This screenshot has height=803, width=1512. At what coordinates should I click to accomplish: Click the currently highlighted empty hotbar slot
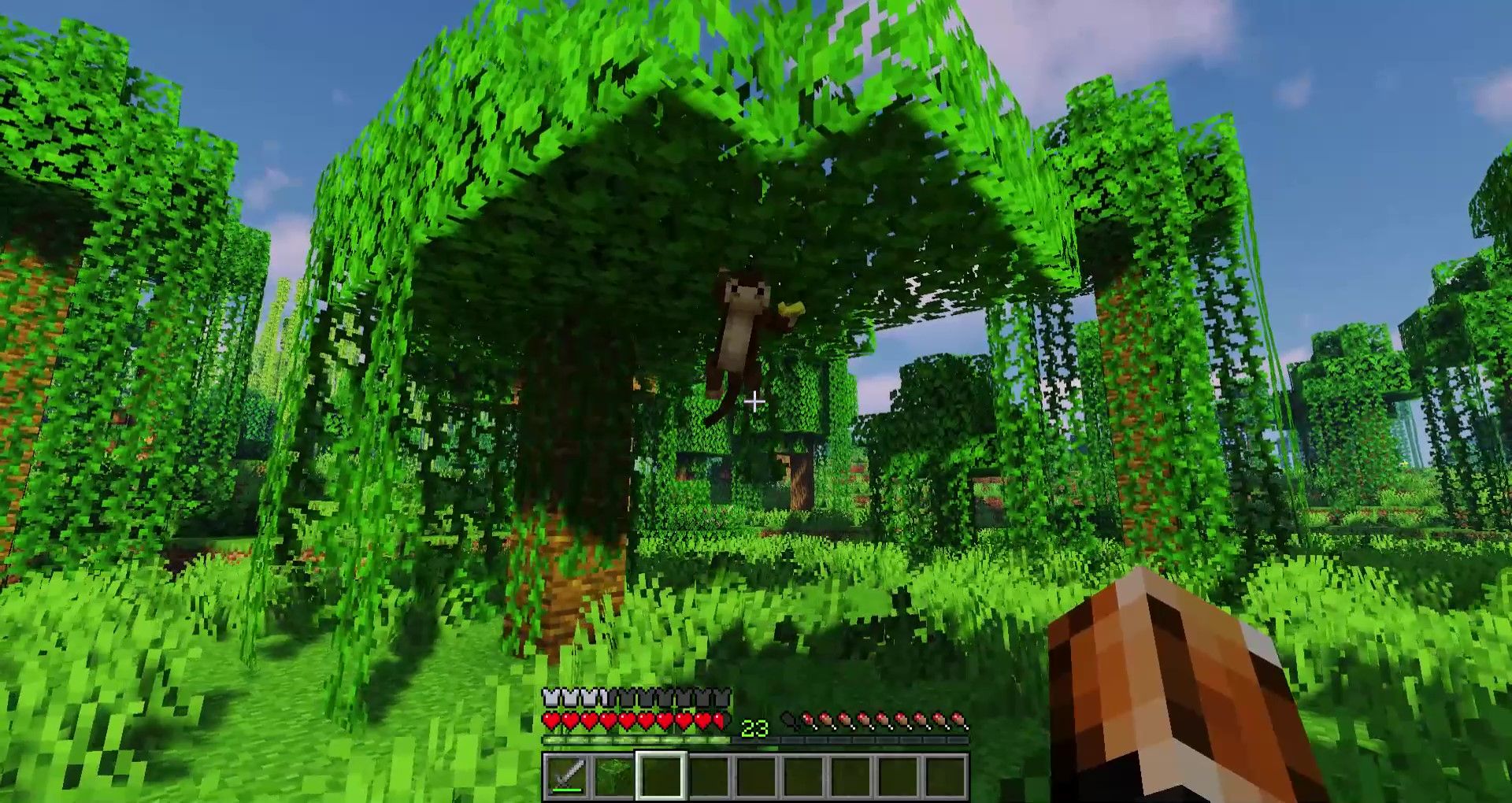661,777
